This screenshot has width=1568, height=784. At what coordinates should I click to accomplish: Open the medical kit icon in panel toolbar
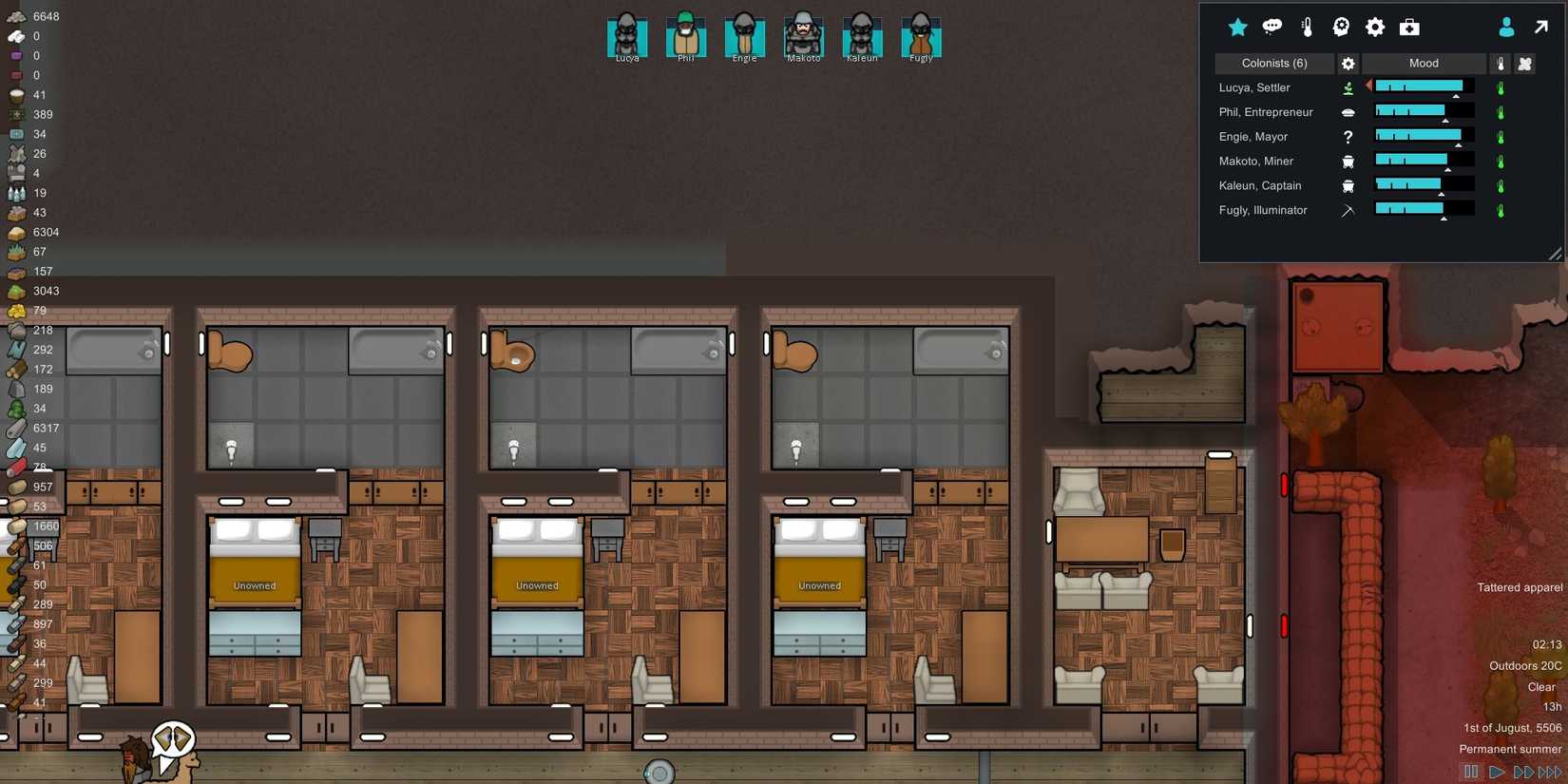coord(1409,27)
